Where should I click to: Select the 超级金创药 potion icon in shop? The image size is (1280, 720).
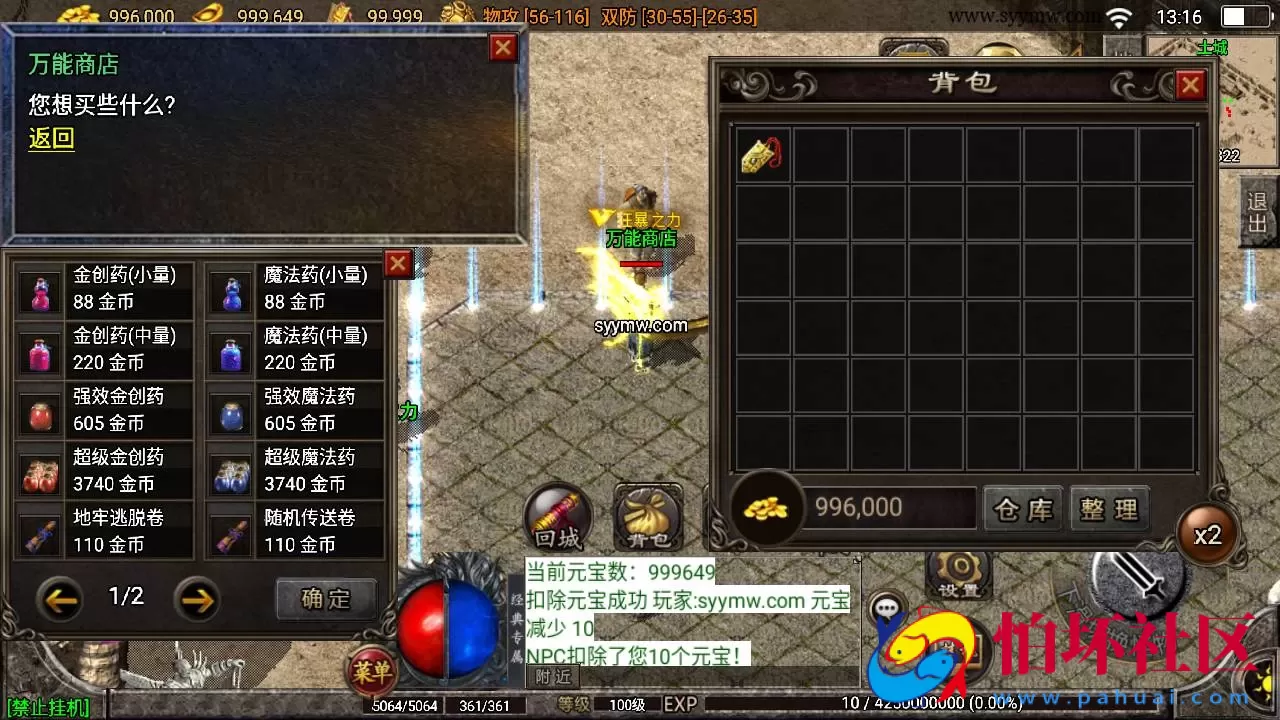[40, 470]
